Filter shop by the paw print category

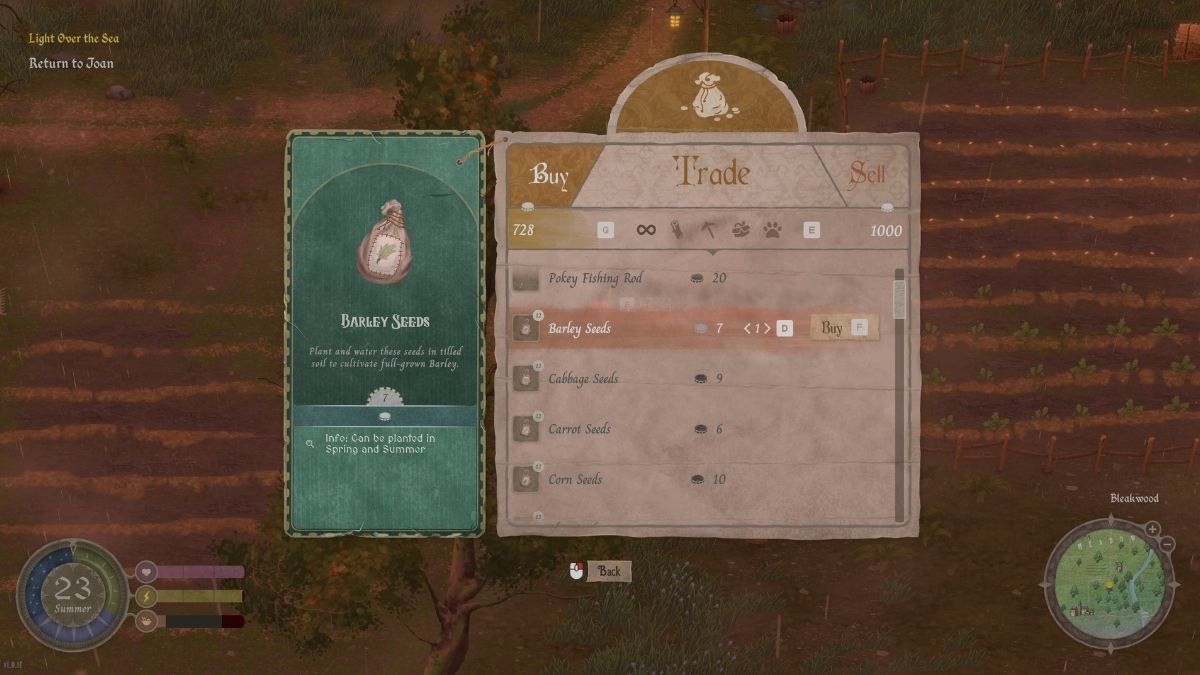tap(772, 230)
